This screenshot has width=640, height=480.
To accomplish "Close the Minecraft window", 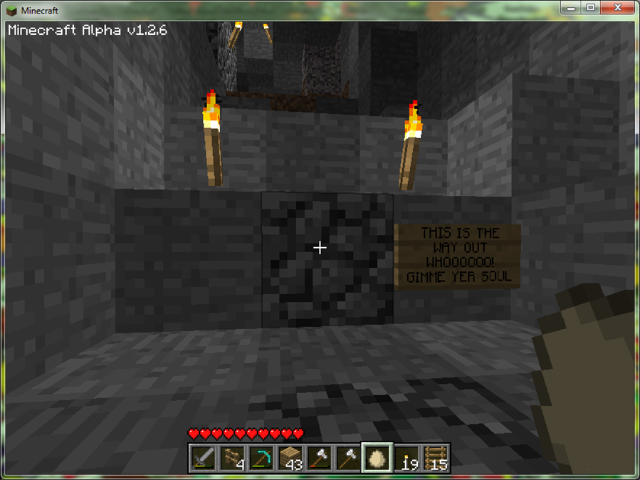I will point(615,8).
